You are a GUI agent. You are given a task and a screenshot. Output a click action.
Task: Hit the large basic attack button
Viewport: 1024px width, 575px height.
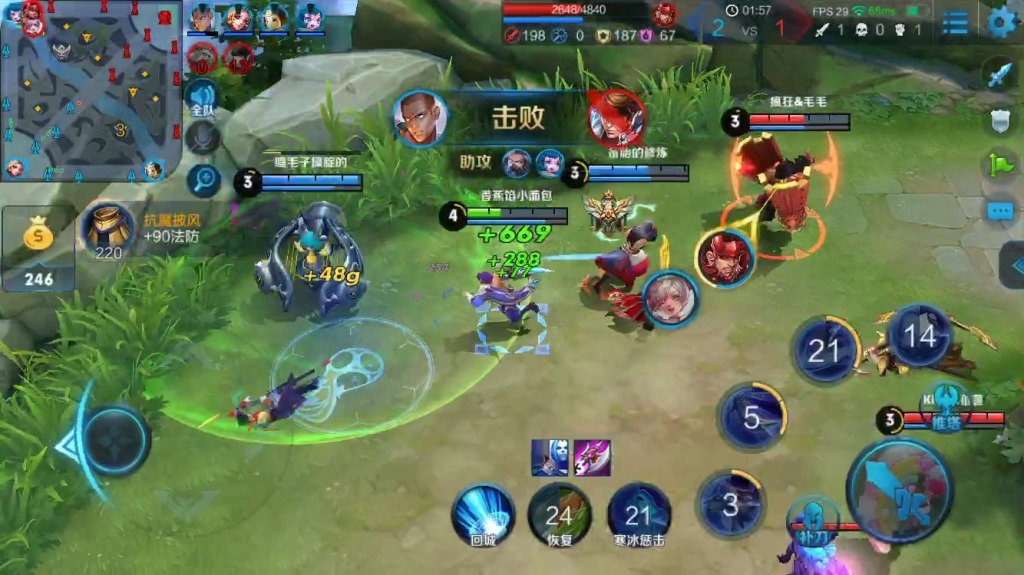898,490
